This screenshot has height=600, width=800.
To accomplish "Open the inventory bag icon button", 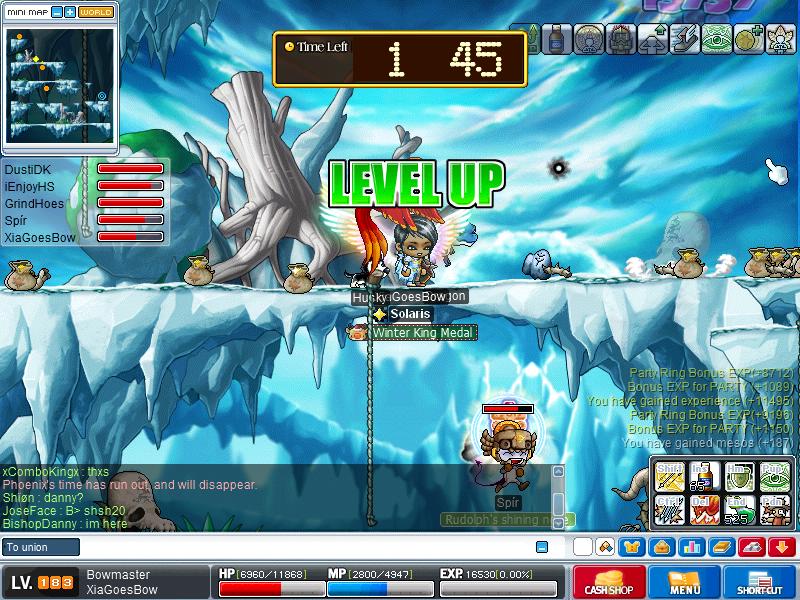I will click(661, 547).
